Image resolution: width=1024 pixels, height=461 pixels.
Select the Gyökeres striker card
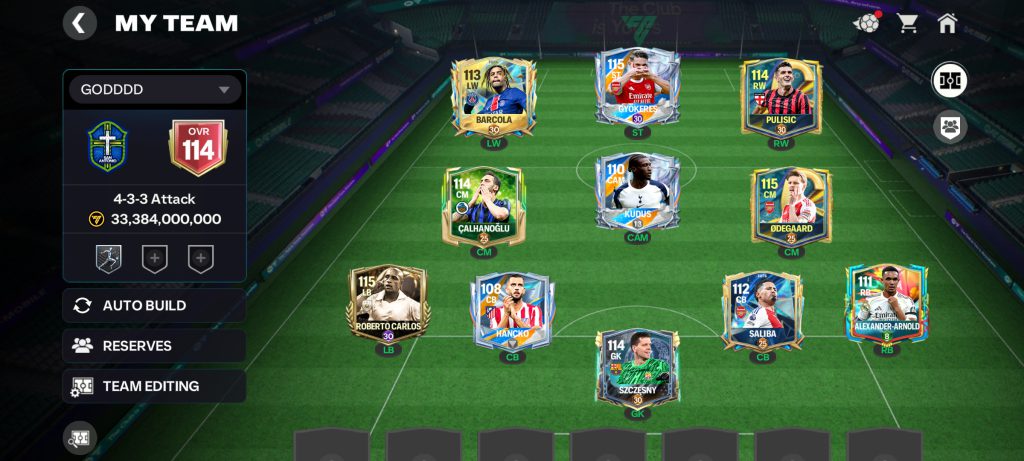click(637, 86)
